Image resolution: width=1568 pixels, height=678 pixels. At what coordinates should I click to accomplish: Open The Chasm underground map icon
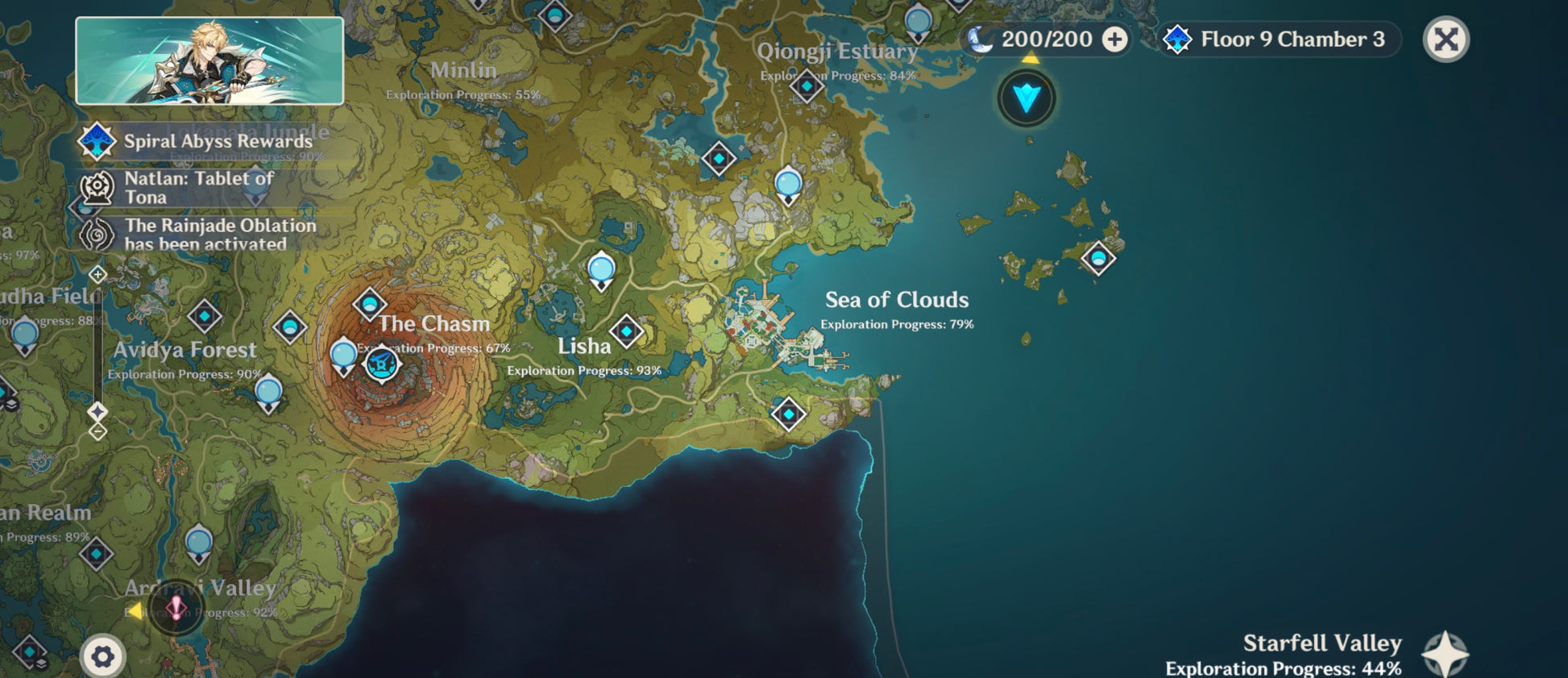[381, 364]
